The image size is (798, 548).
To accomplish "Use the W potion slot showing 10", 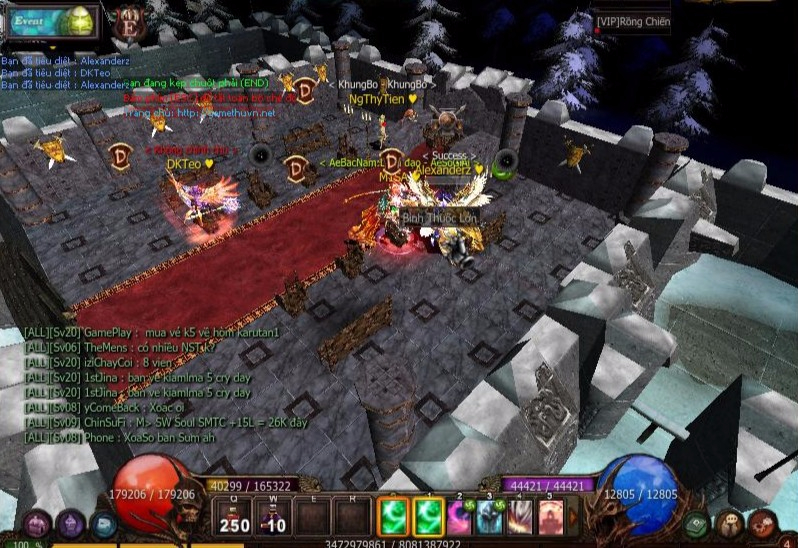I will pyautogui.click(x=273, y=517).
